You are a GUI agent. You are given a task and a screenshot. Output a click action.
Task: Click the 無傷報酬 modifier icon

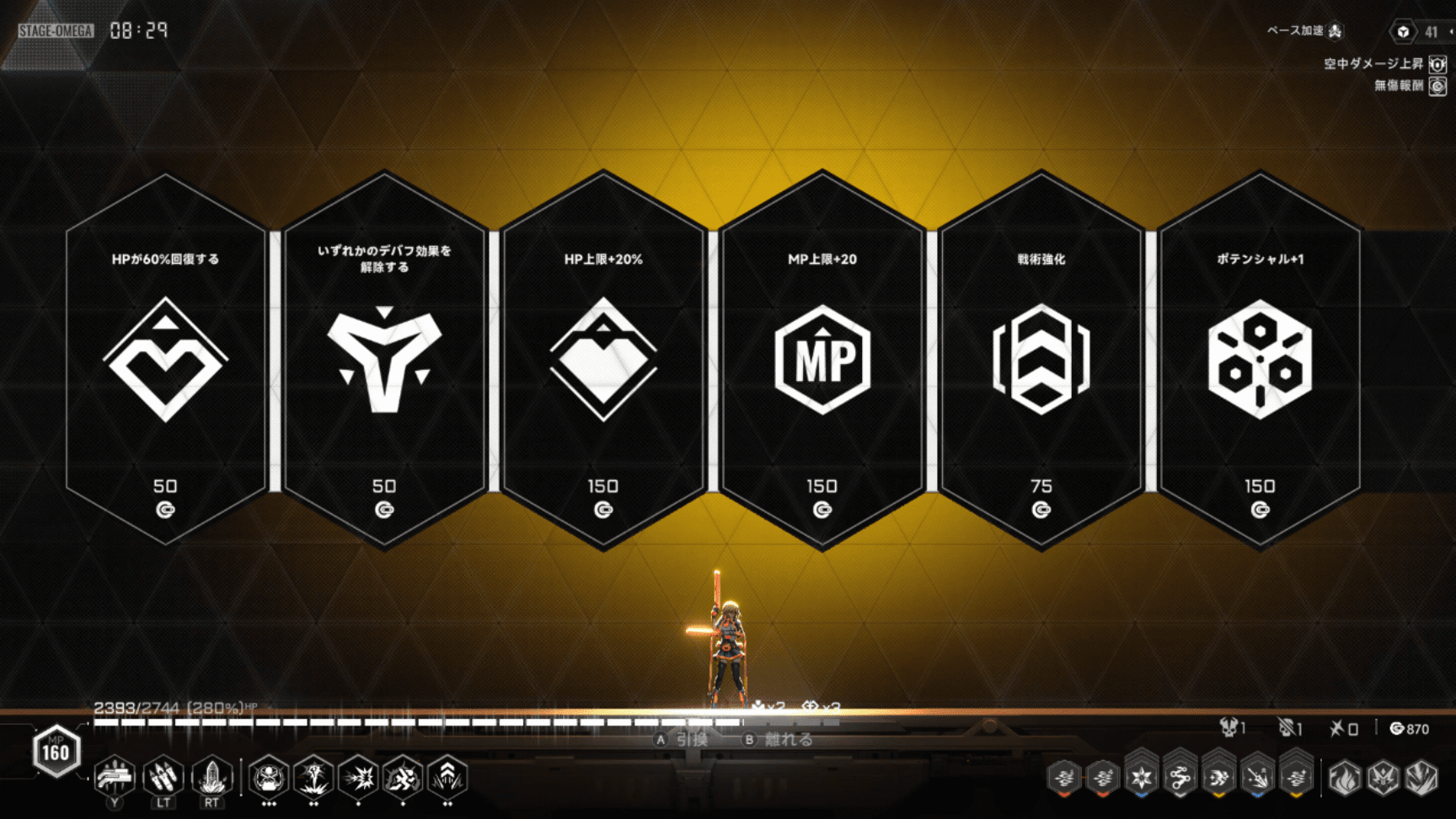[x=1437, y=85]
